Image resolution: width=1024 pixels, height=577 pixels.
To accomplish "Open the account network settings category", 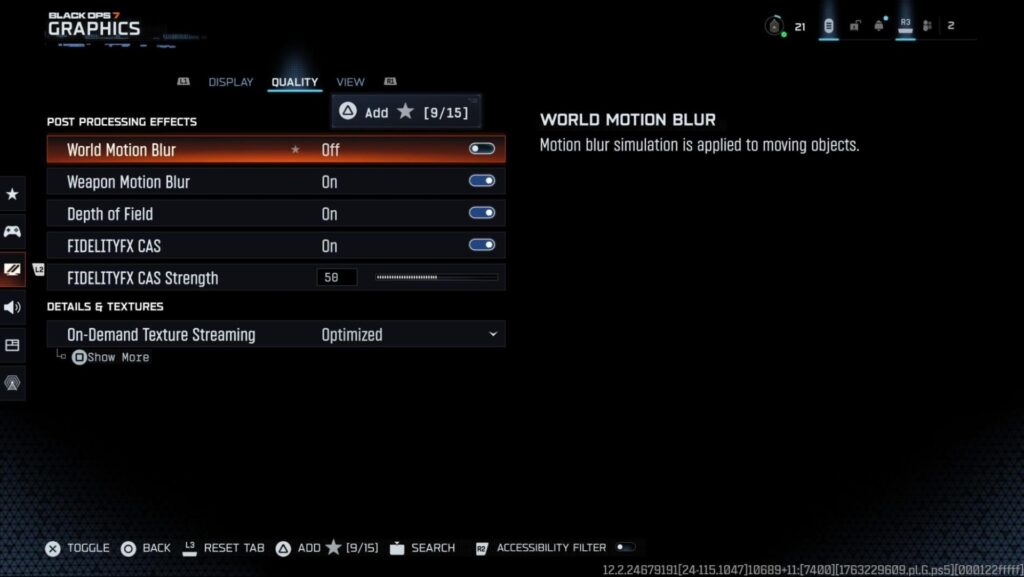I will tap(13, 383).
